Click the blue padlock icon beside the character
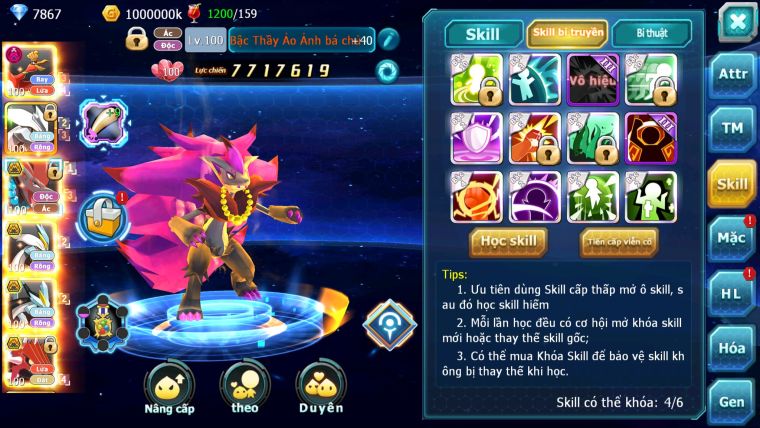The height and width of the screenshot is (428, 760). click(x=102, y=212)
